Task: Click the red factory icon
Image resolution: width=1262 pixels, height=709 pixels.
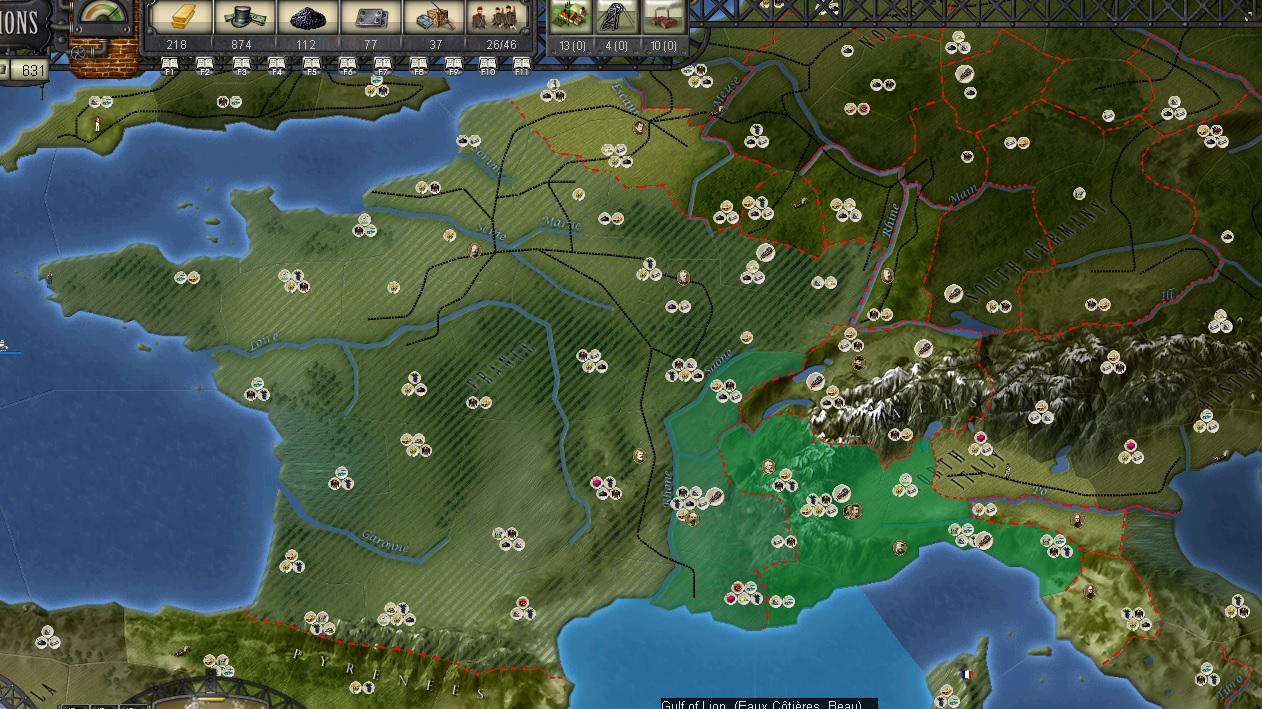Action: pyautogui.click(x=663, y=17)
